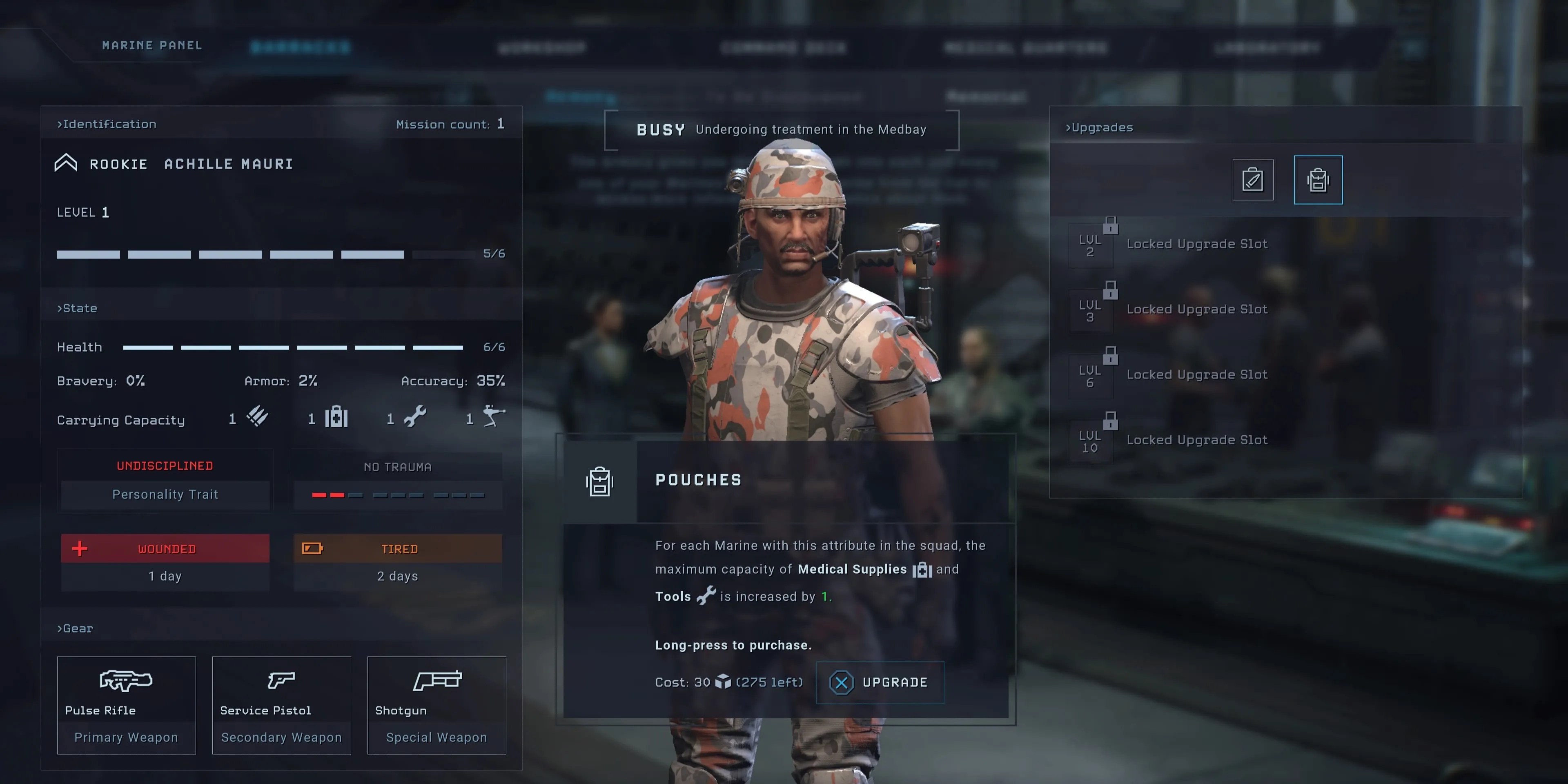Screen dimensions: 1568x784
Task: Select the level 10 locked upgrade slot
Action: point(1196,440)
